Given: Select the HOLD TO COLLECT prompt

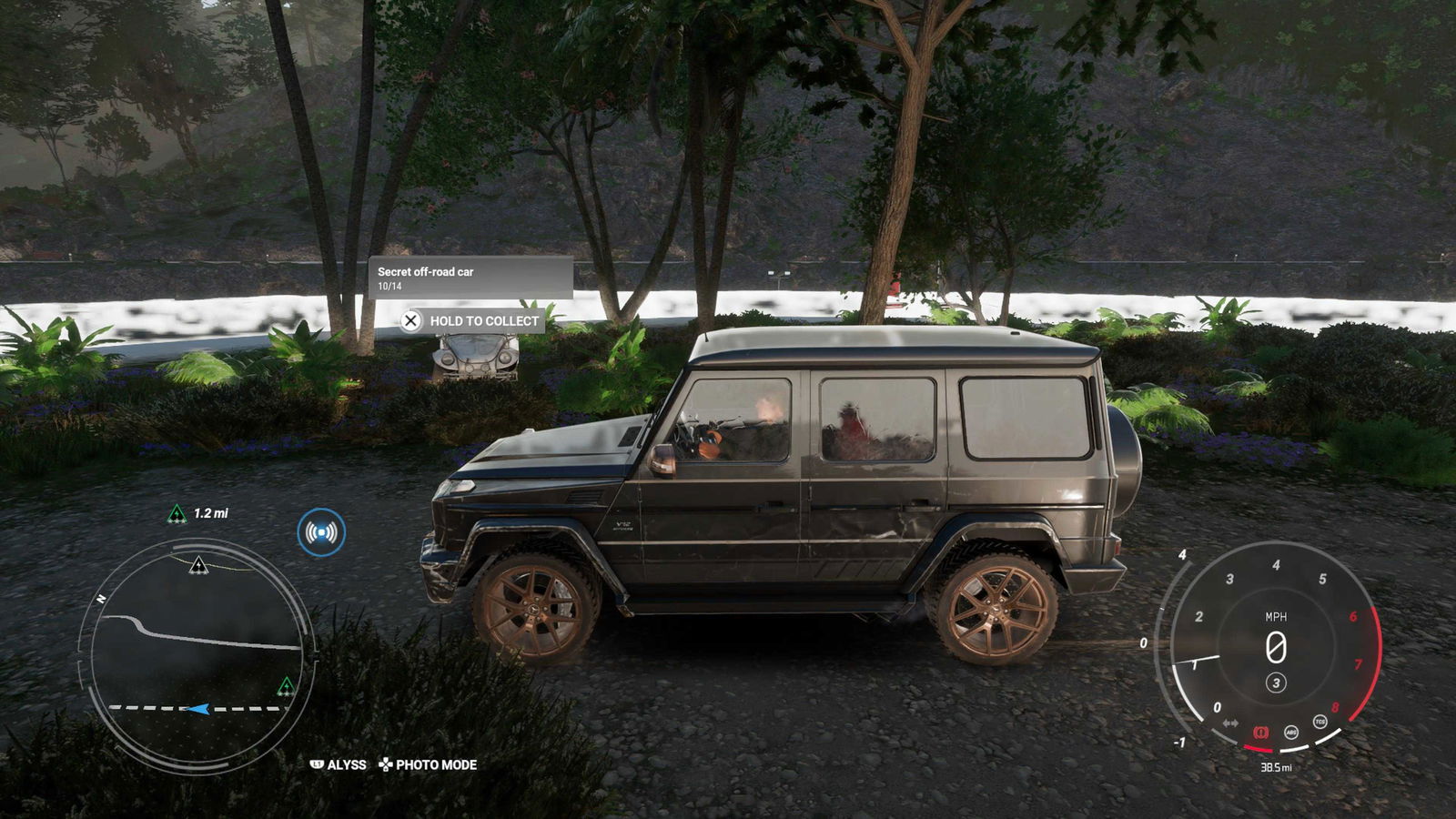Looking at the screenshot, I should pos(472,321).
